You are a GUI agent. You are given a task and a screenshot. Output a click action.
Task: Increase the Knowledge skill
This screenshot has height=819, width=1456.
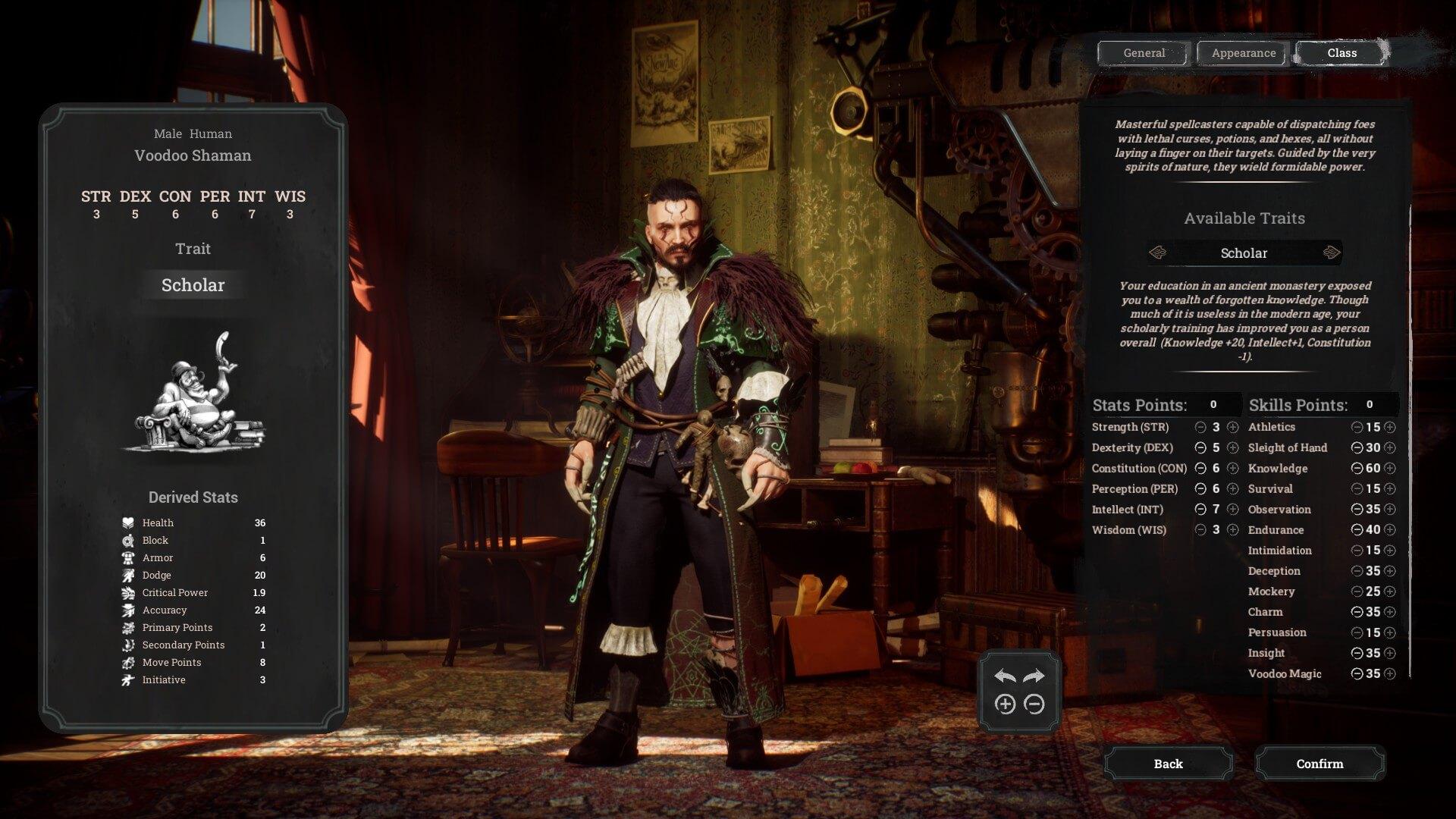(x=1390, y=469)
